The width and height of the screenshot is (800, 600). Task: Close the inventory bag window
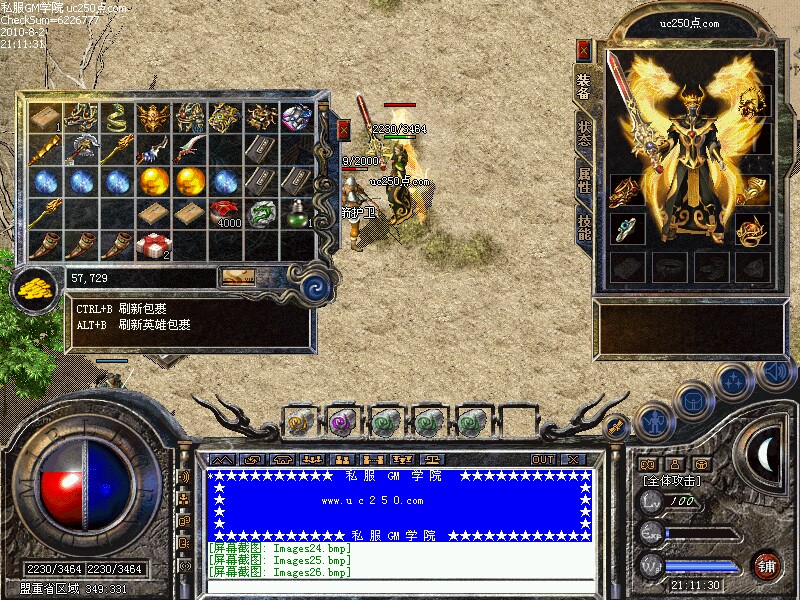344,130
